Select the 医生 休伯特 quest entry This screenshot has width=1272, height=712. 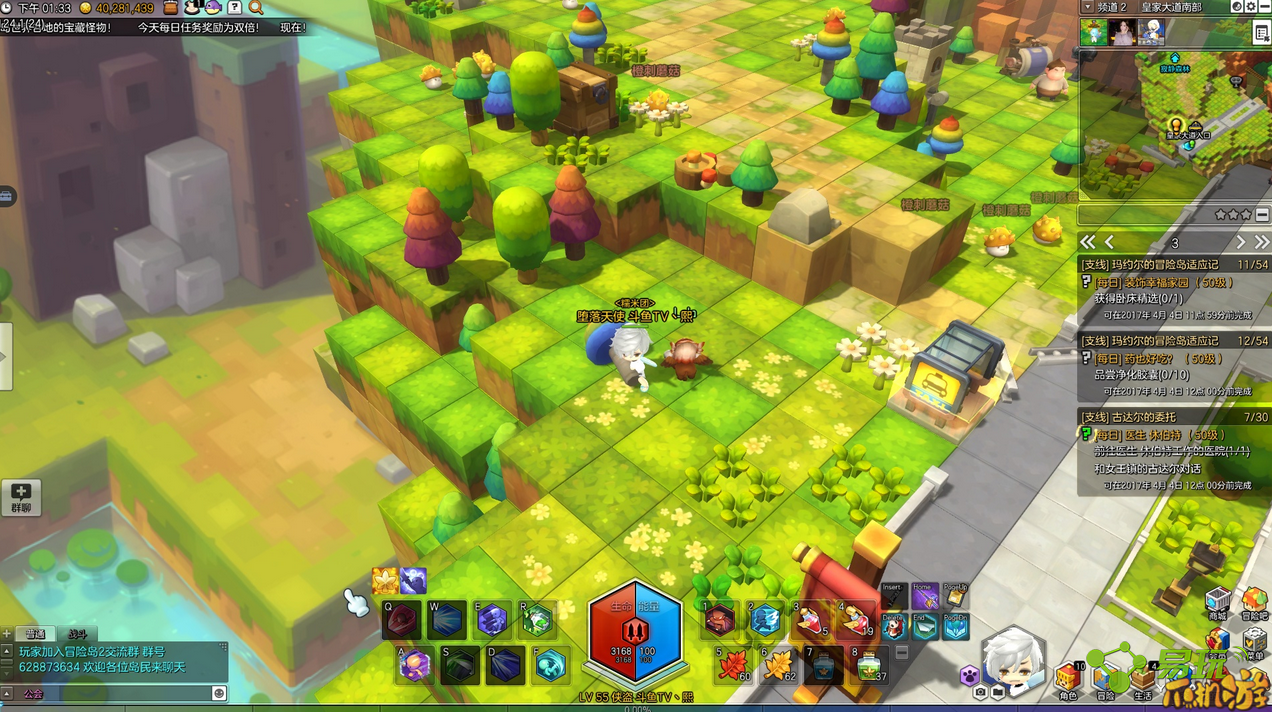[x=1167, y=435]
